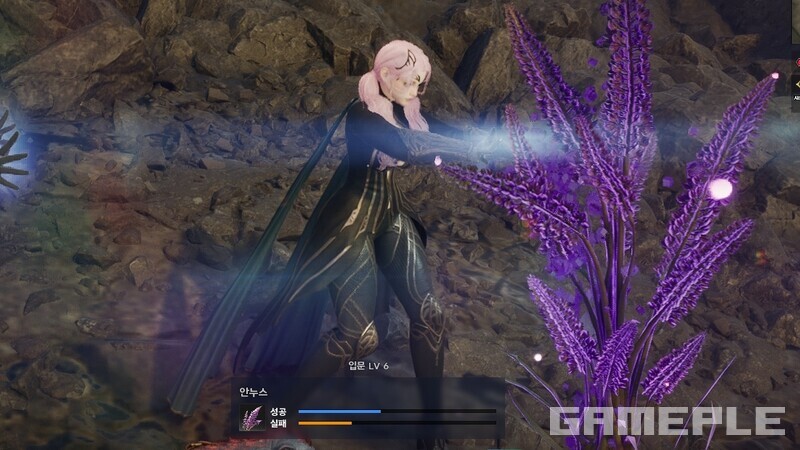Click the 안누스 herb item icon
The height and width of the screenshot is (450, 800).
(x=251, y=417)
